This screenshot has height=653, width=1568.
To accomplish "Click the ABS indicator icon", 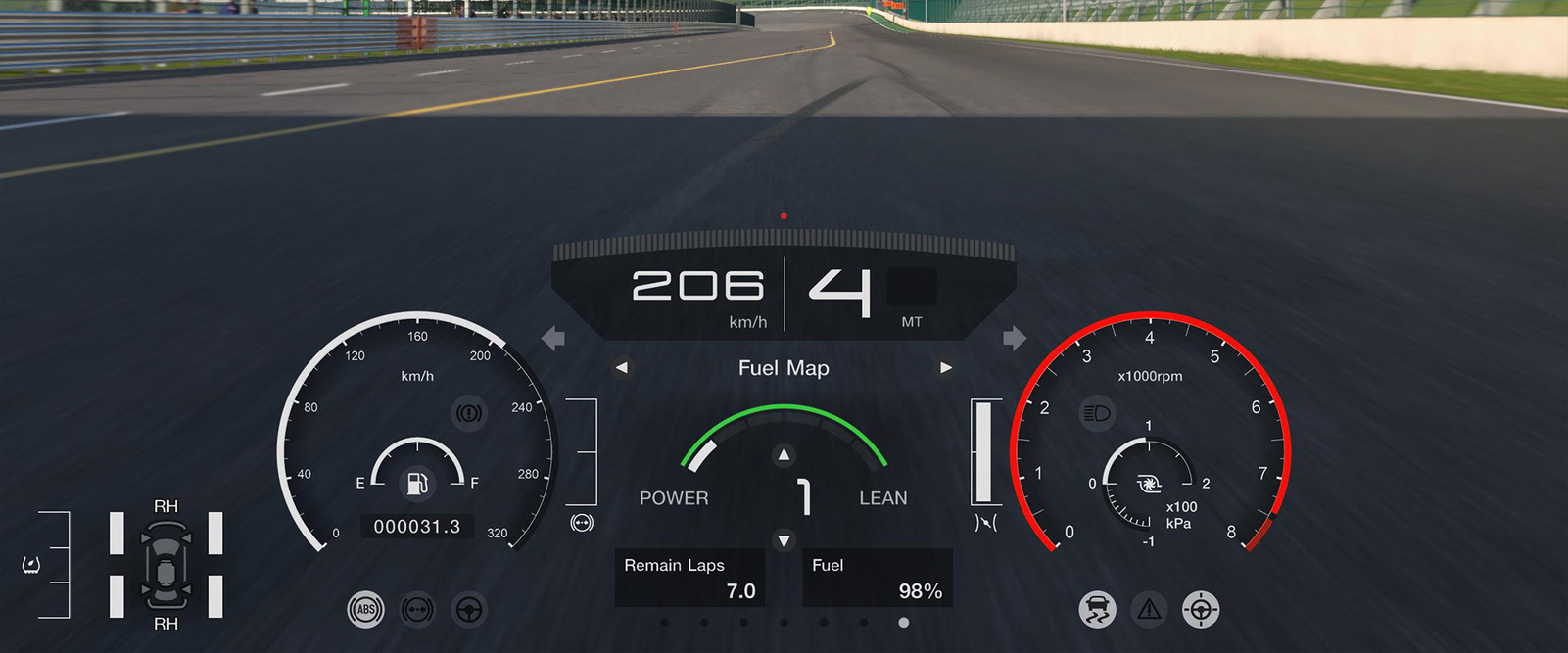I will (x=365, y=610).
